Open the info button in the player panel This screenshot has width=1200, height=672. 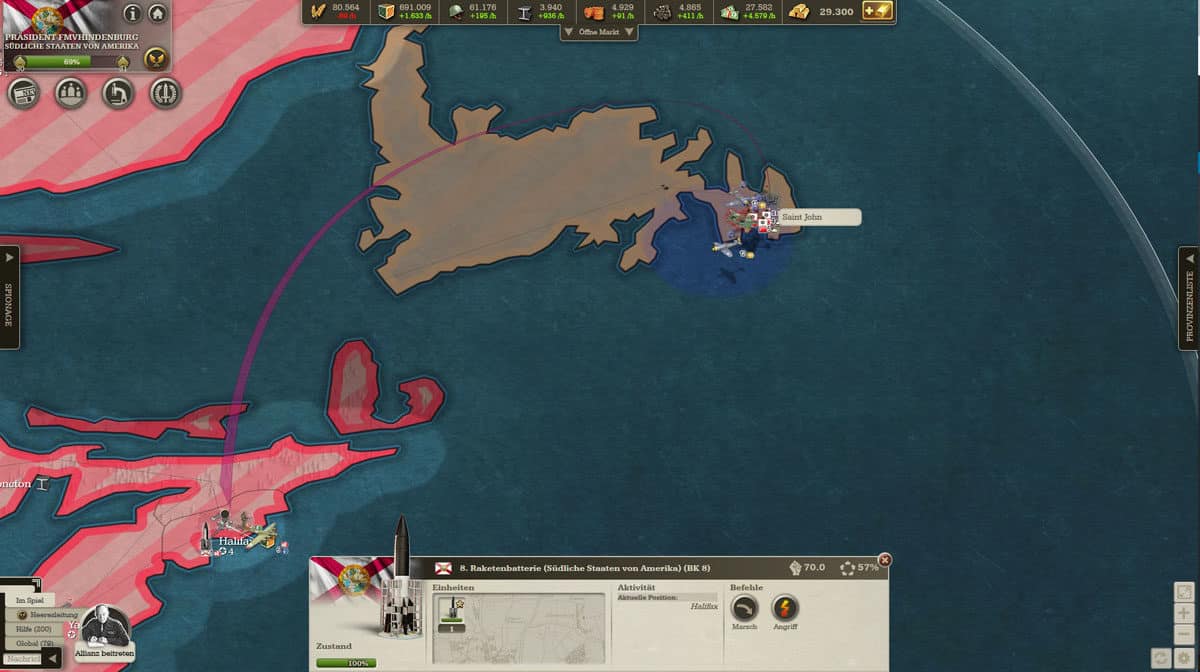pyautogui.click(x=132, y=14)
